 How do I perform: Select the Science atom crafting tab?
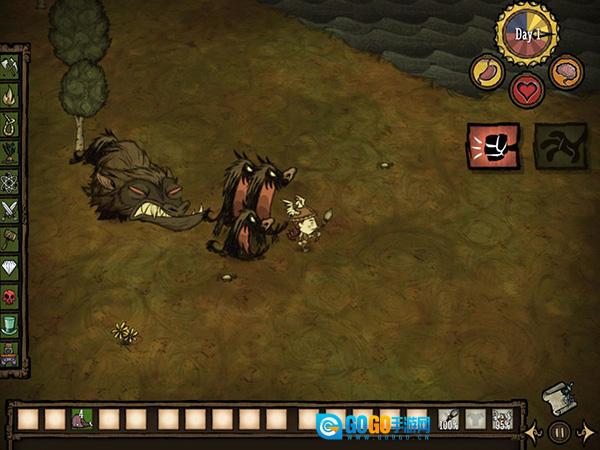pyautogui.click(x=12, y=182)
